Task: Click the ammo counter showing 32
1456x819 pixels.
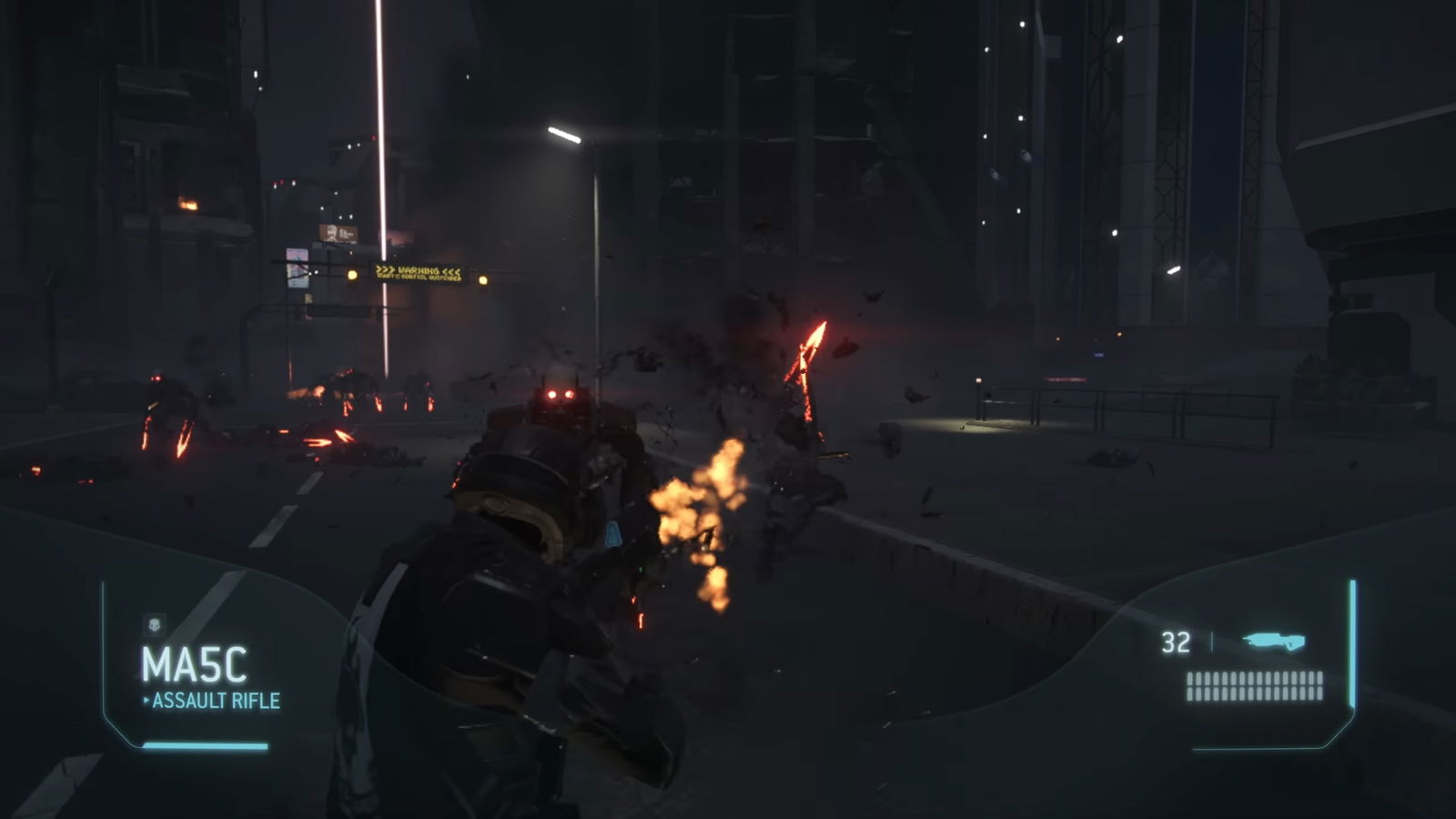Action: click(x=1176, y=642)
